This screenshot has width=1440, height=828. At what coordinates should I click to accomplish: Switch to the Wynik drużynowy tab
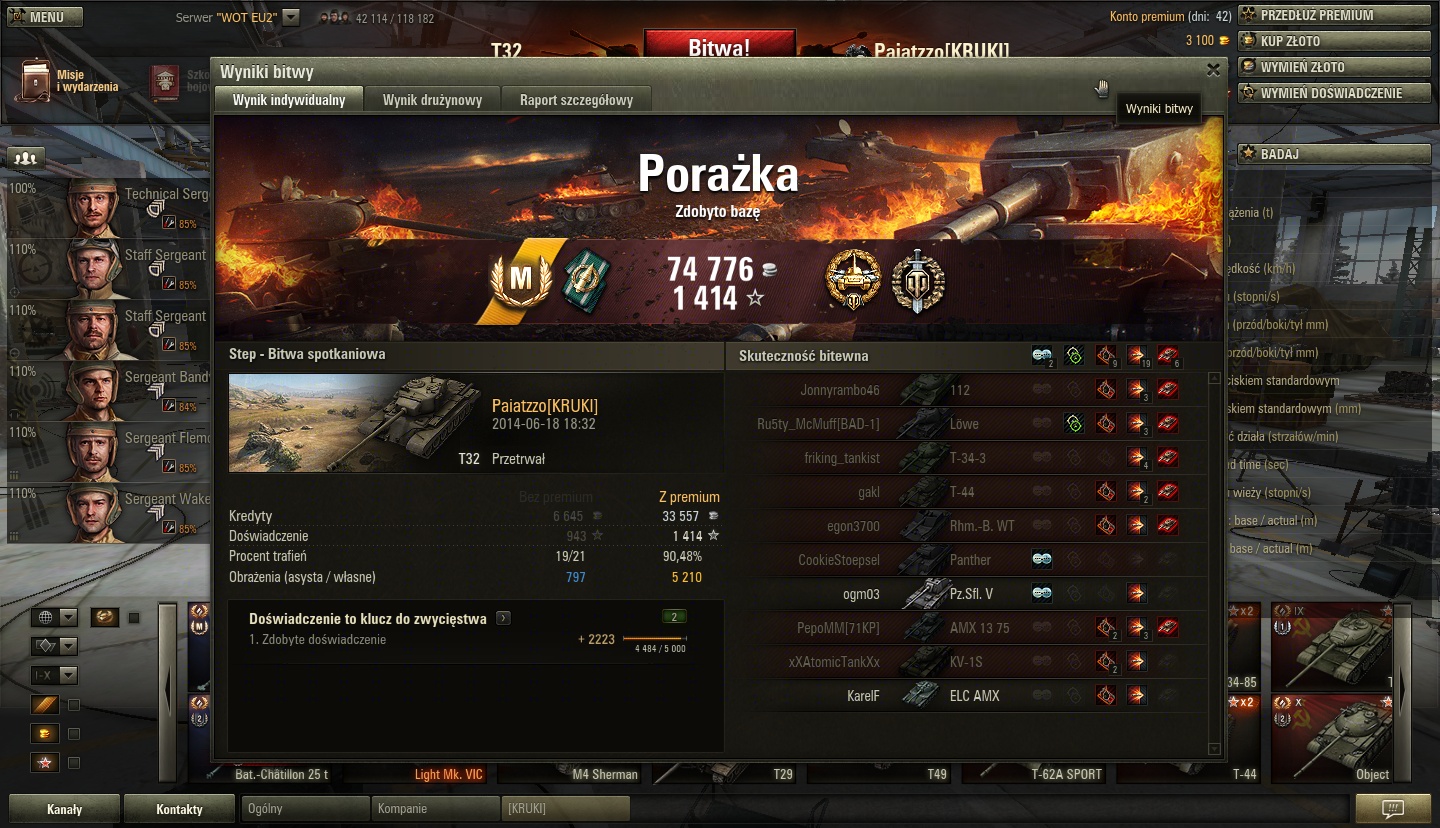432,100
